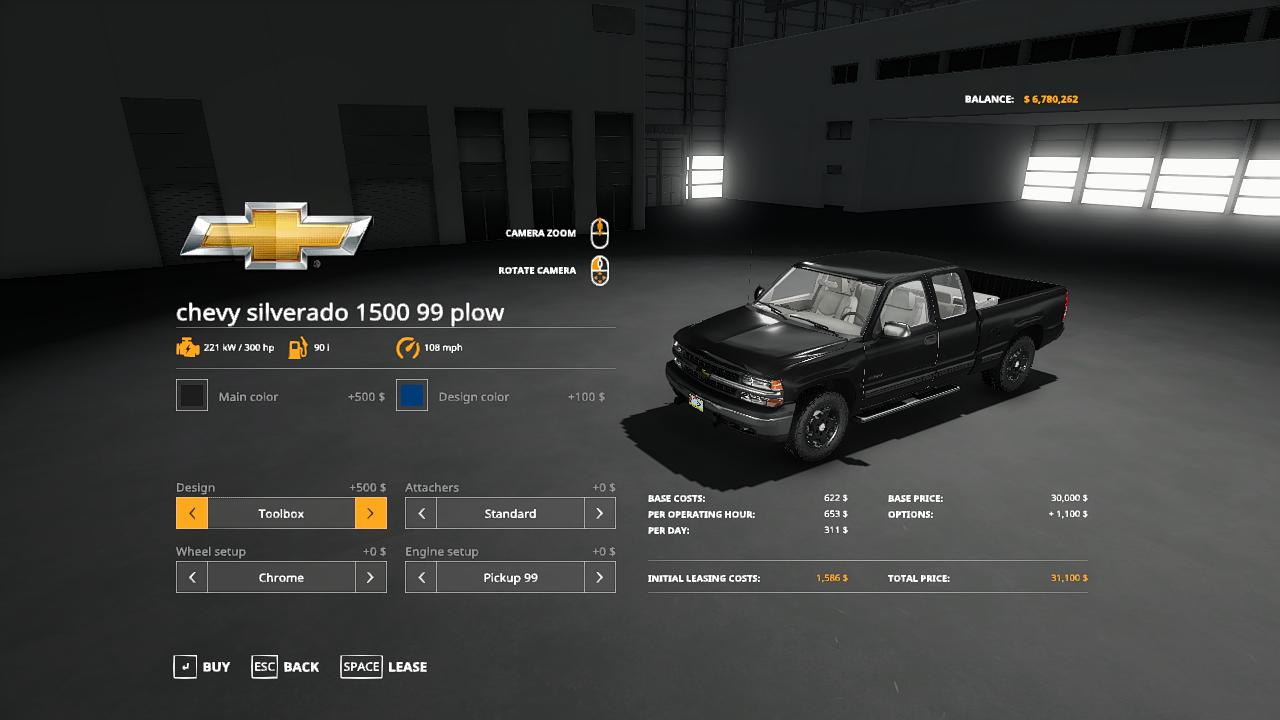The image size is (1280, 720).
Task: Choose the previous Wheel setup option
Action: pyautogui.click(x=192, y=578)
